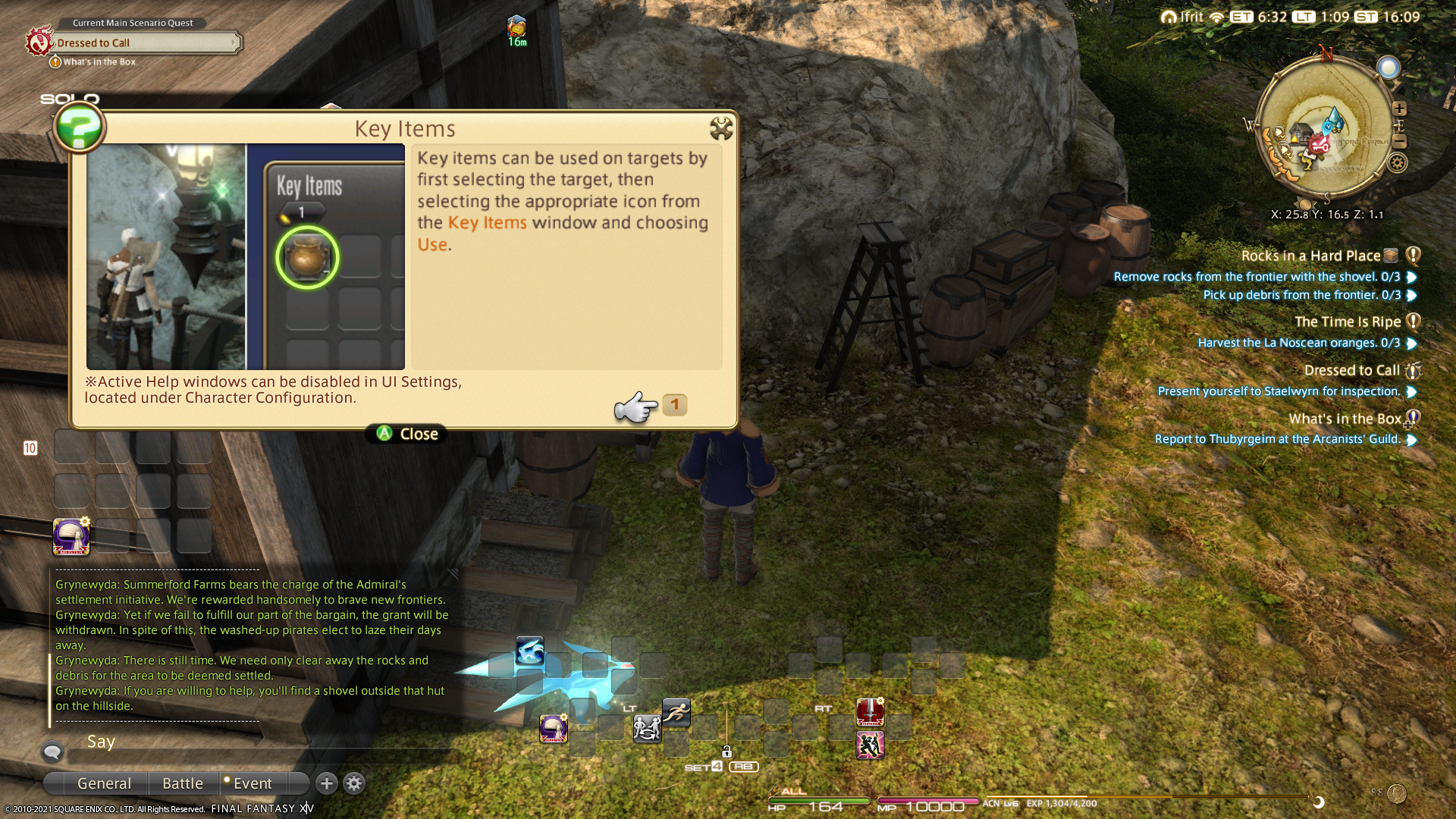Select the Rocks in a Hard Place quest
Image resolution: width=1456 pixels, height=819 pixels.
[1310, 256]
